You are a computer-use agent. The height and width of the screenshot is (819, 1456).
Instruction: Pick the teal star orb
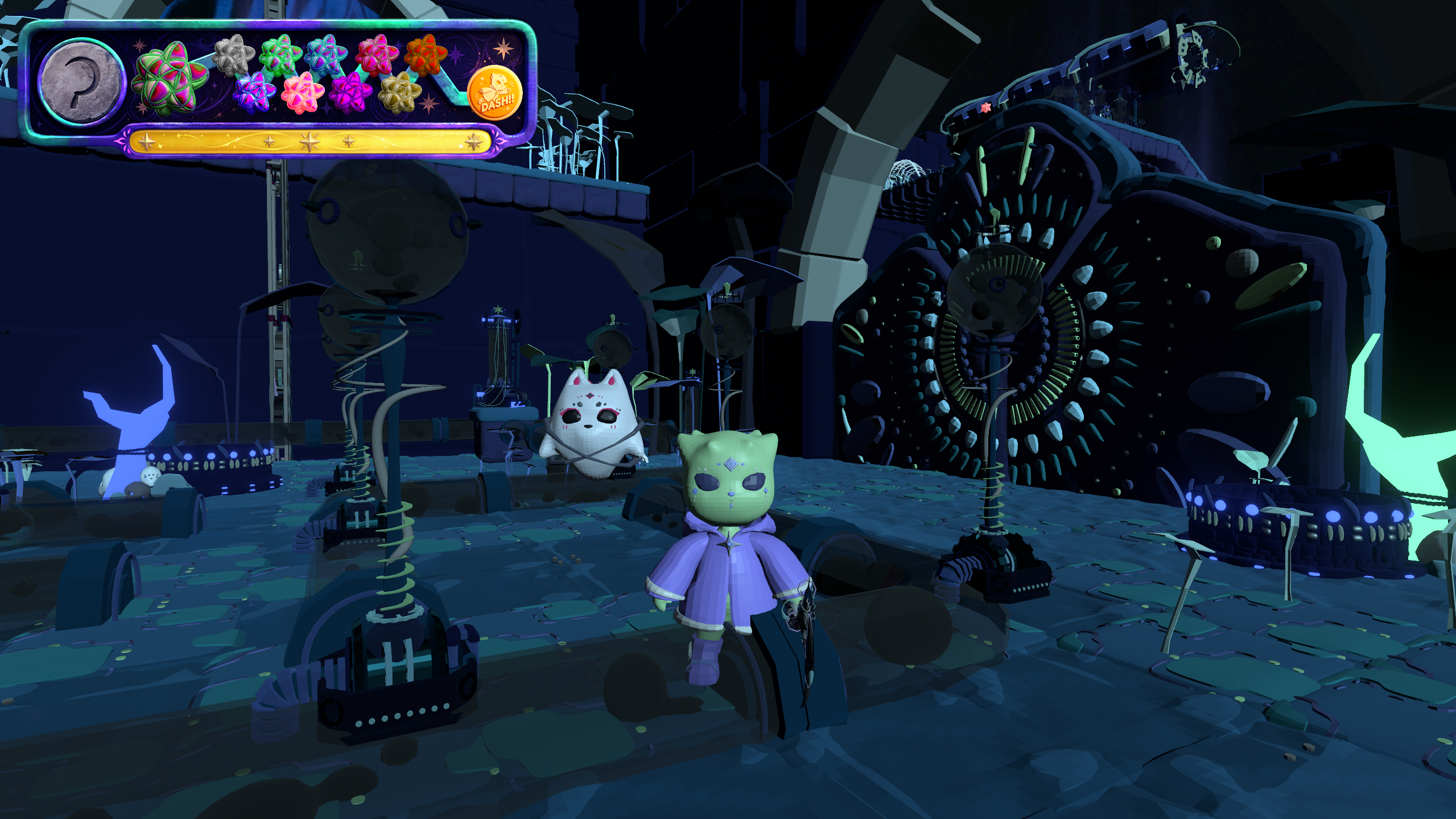click(x=326, y=55)
